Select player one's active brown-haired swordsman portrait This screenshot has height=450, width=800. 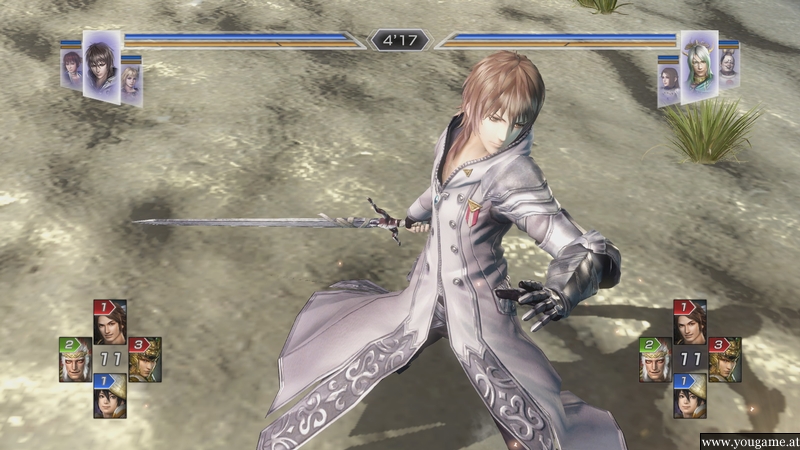point(101,64)
